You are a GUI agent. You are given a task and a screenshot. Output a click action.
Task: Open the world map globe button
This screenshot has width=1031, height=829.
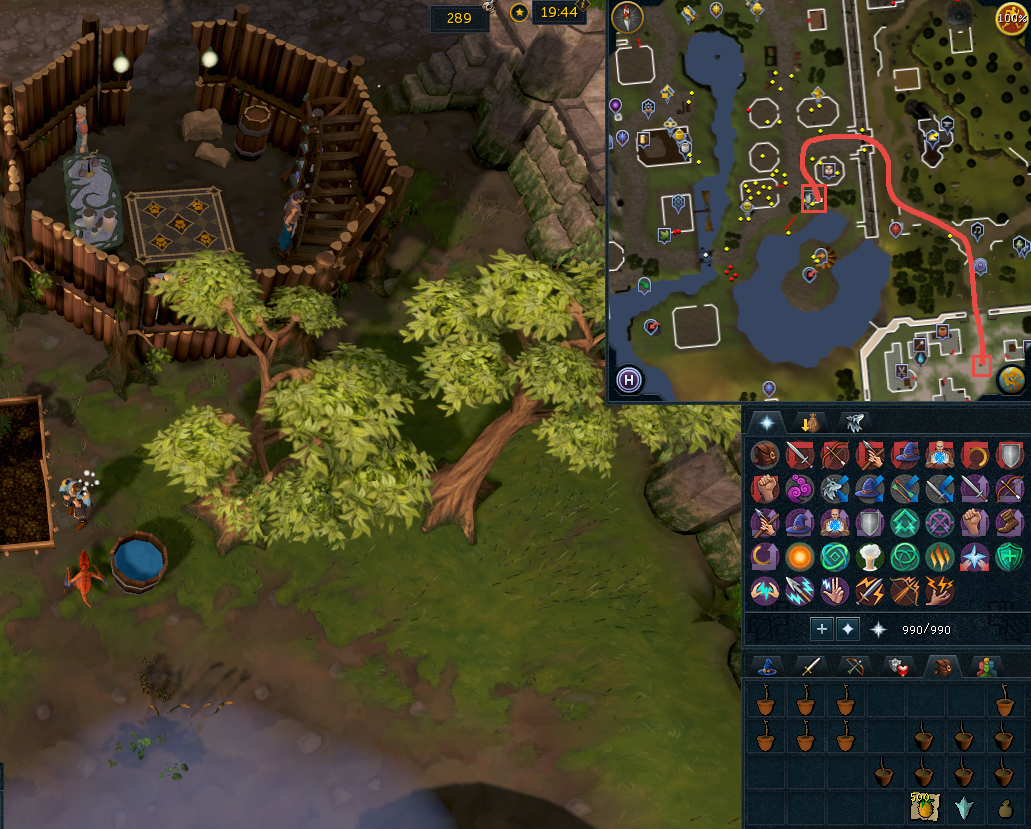coord(1012,379)
